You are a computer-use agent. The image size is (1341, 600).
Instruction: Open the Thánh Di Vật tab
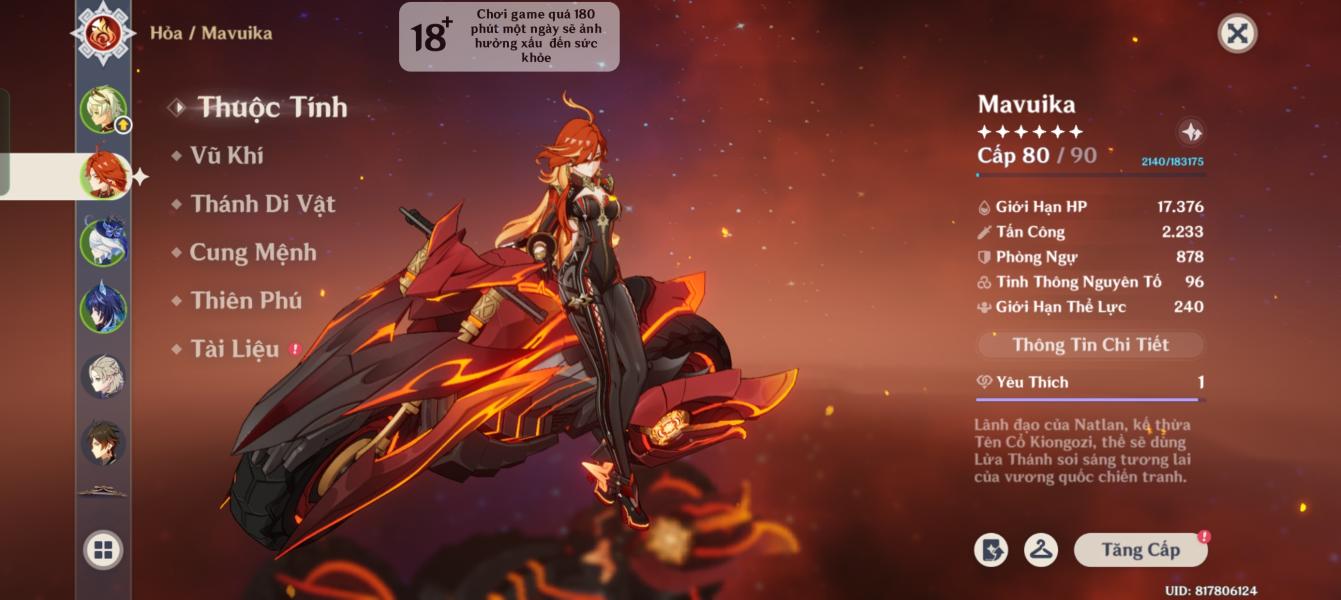pyautogui.click(x=263, y=204)
